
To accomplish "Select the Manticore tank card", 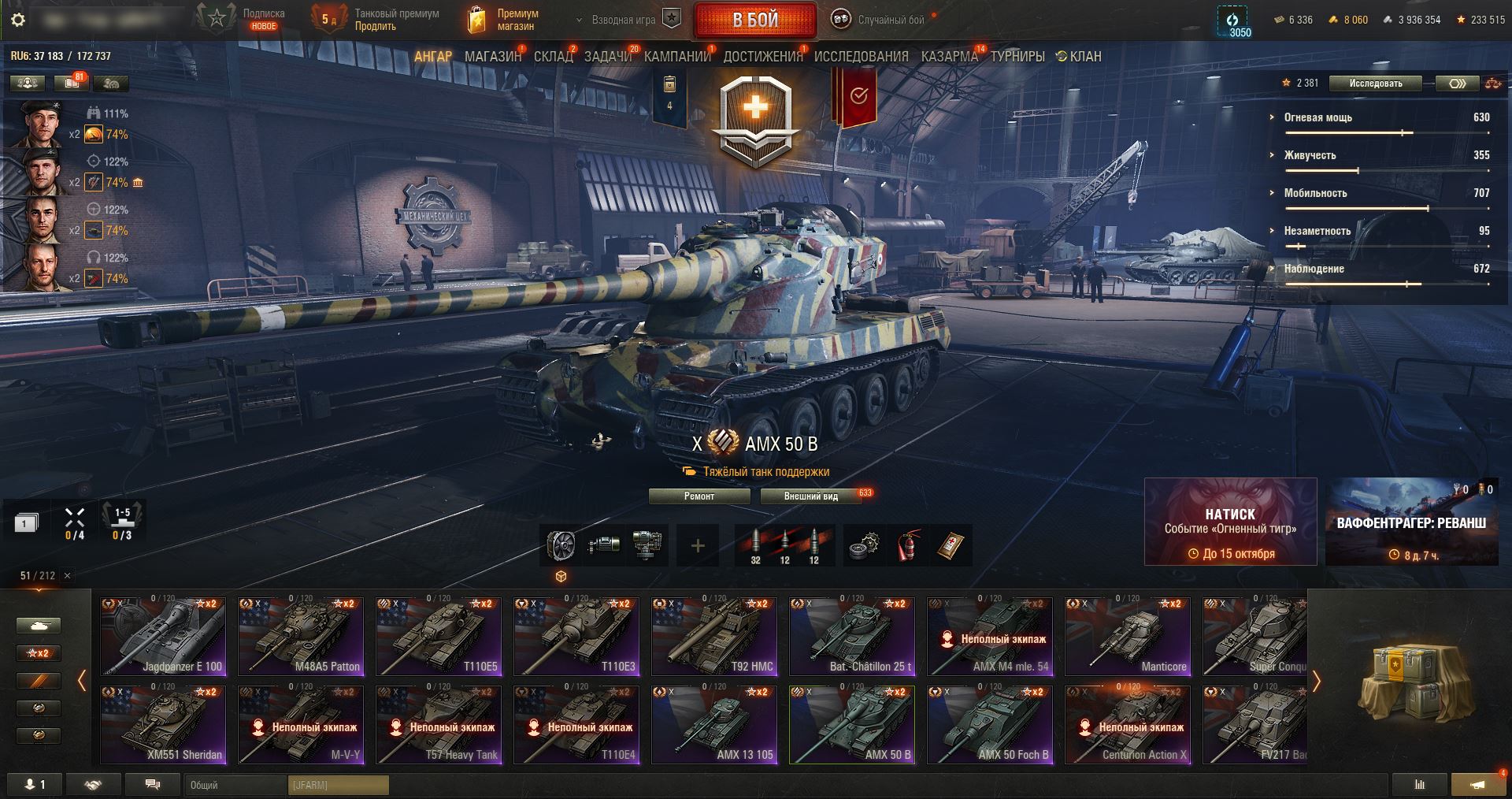I will [x=1127, y=637].
